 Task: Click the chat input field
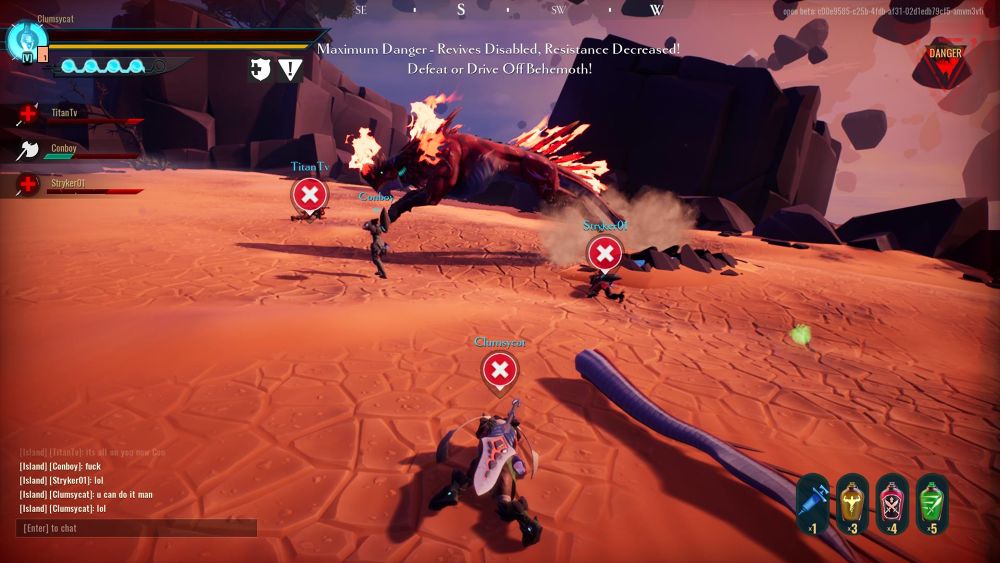pyautogui.click(x=136, y=528)
